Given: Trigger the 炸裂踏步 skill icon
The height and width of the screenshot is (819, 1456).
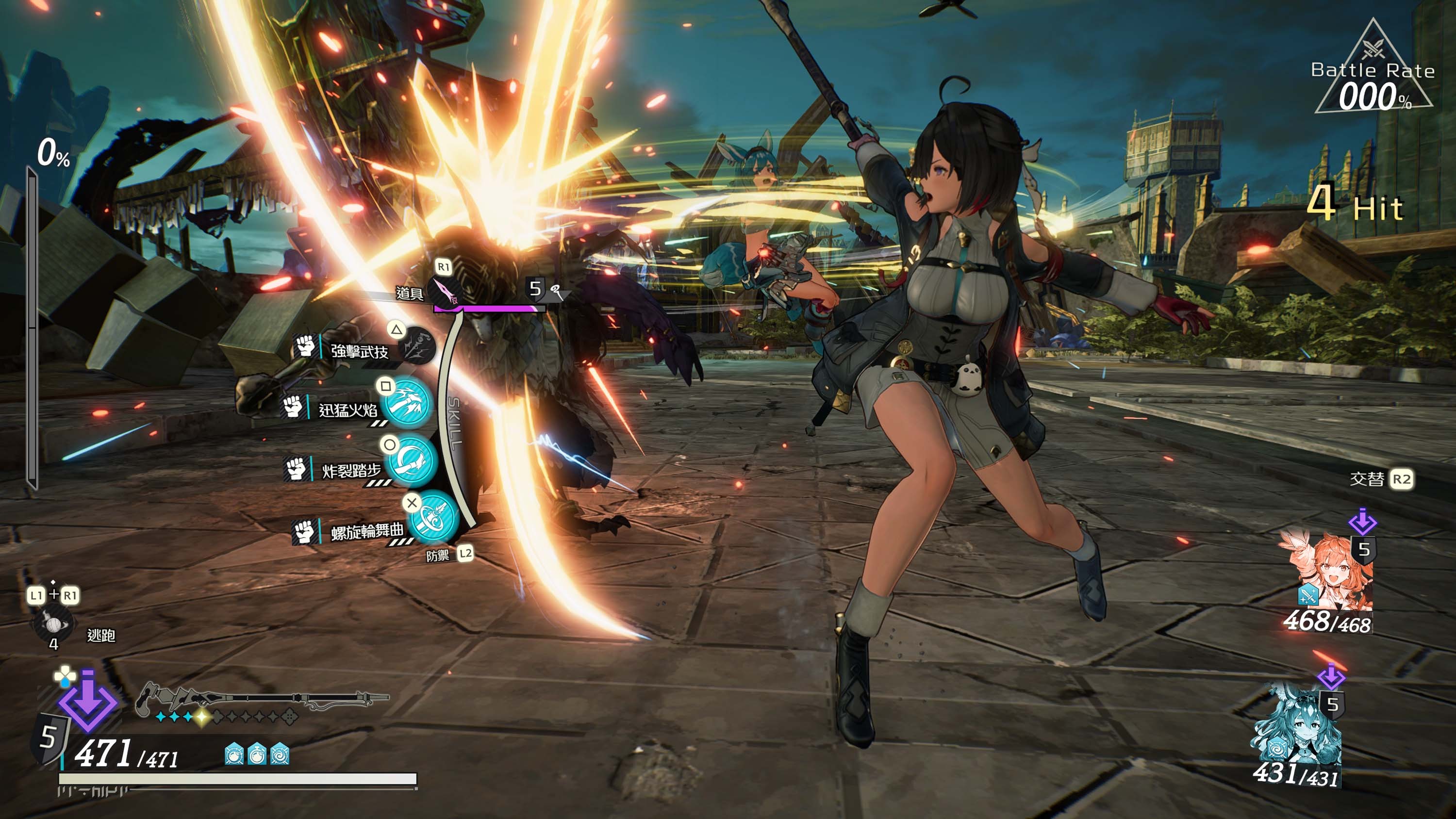Looking at the screenshot, I should point(412,461).
